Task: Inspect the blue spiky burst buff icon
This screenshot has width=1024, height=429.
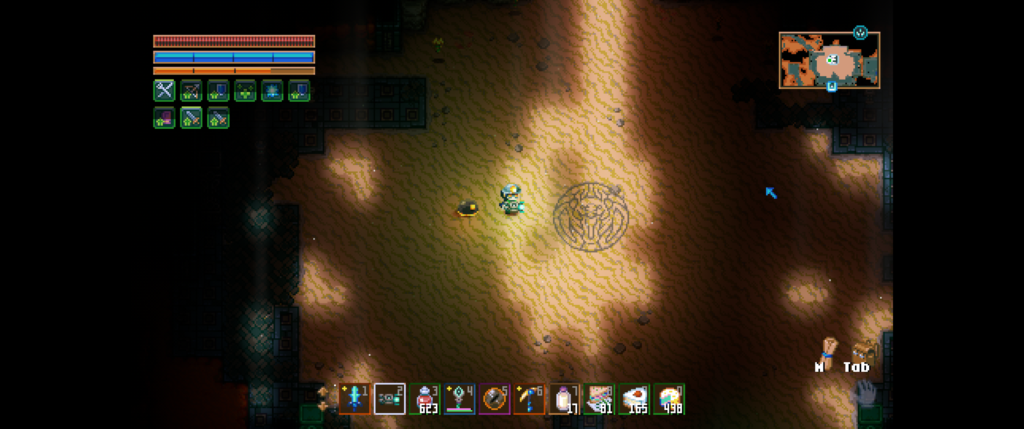Action: coord(272,90)
